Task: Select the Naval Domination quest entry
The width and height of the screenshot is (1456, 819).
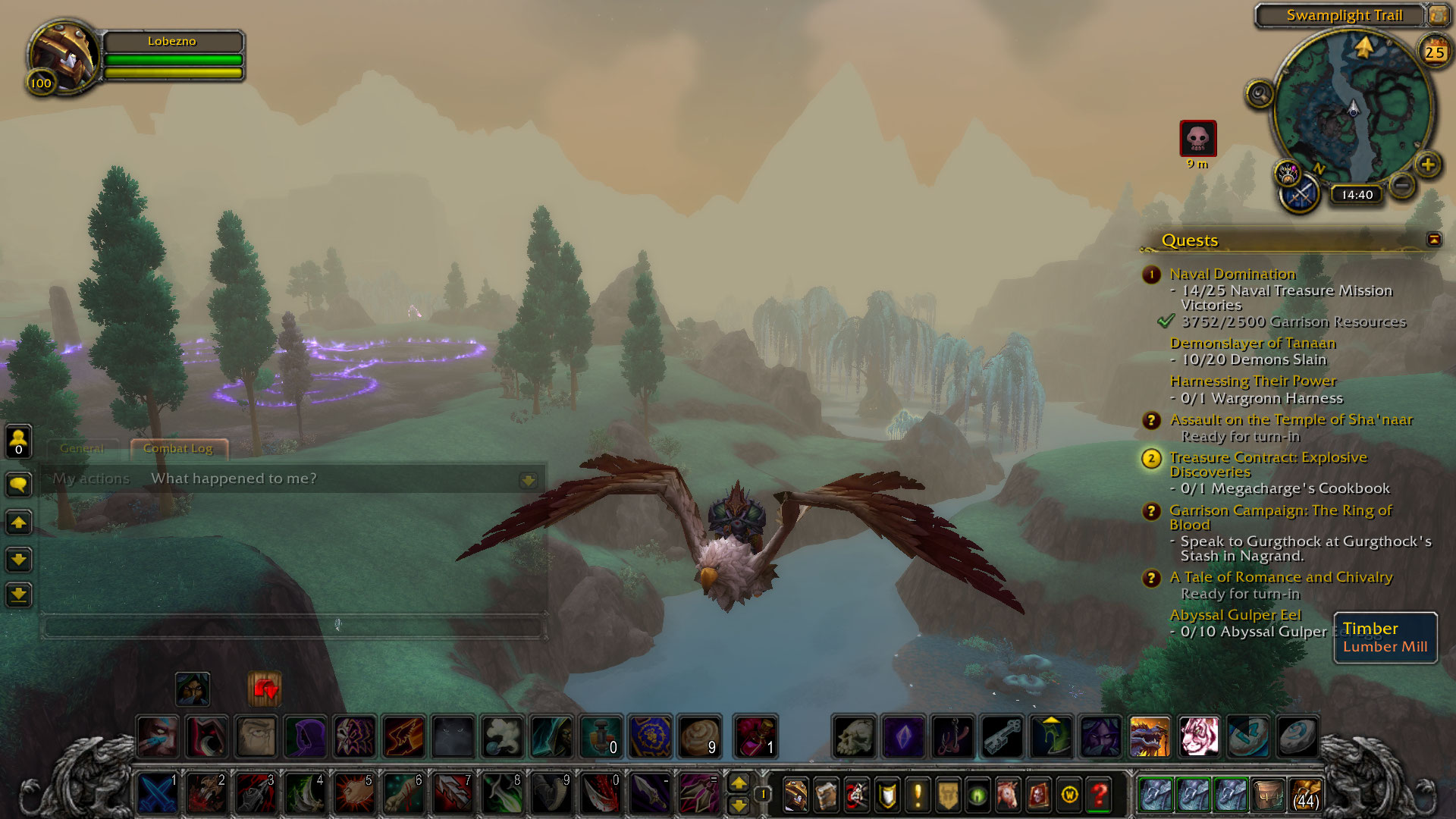Action: [1232, 274]
